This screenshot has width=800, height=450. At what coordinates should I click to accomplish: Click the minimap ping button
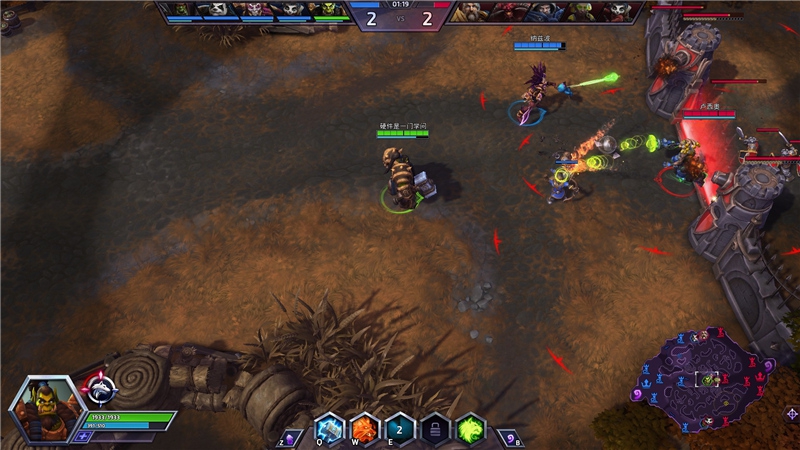coord(790,413)
